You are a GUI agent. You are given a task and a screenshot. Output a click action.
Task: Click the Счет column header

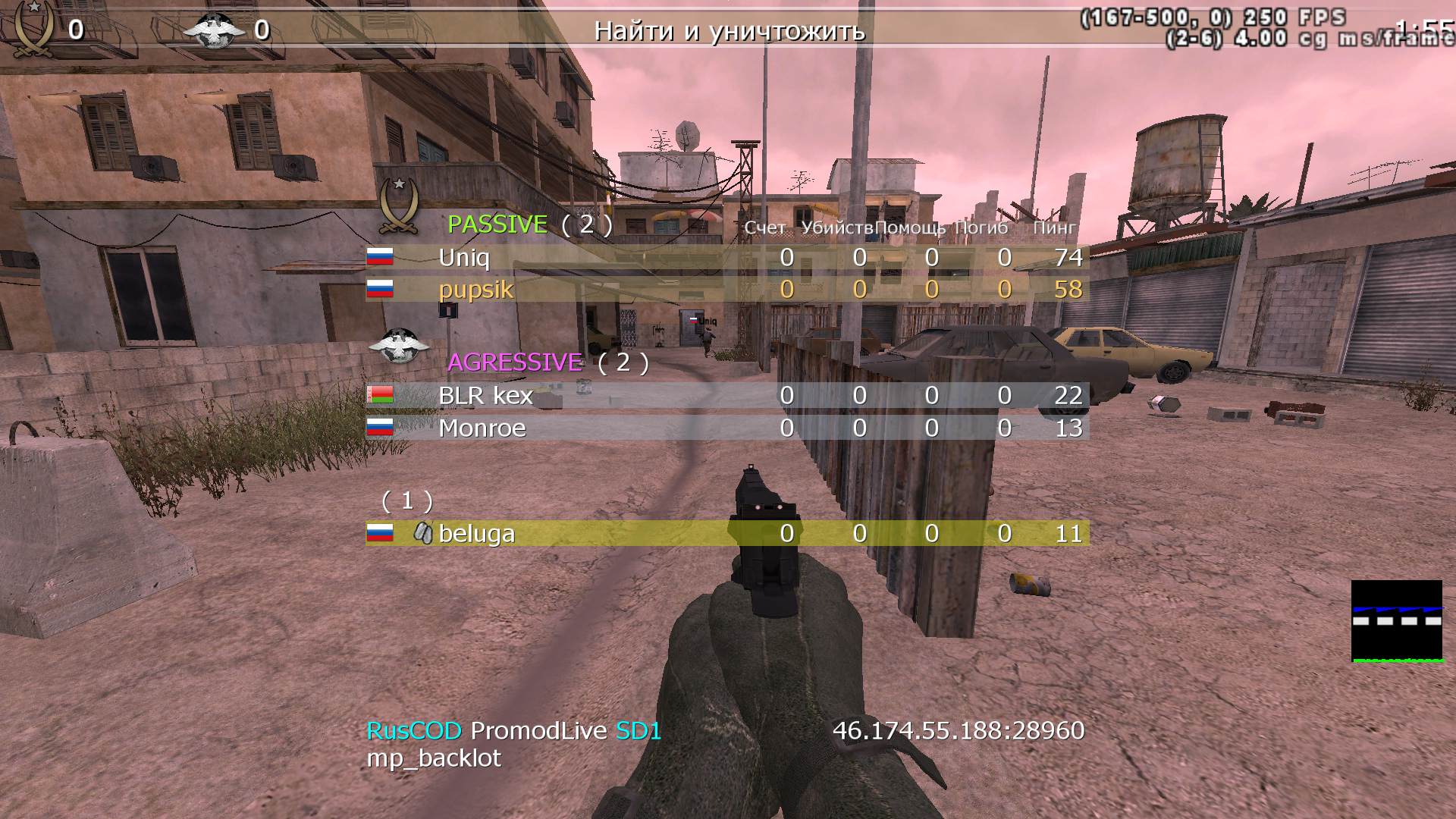pos(764,227)
